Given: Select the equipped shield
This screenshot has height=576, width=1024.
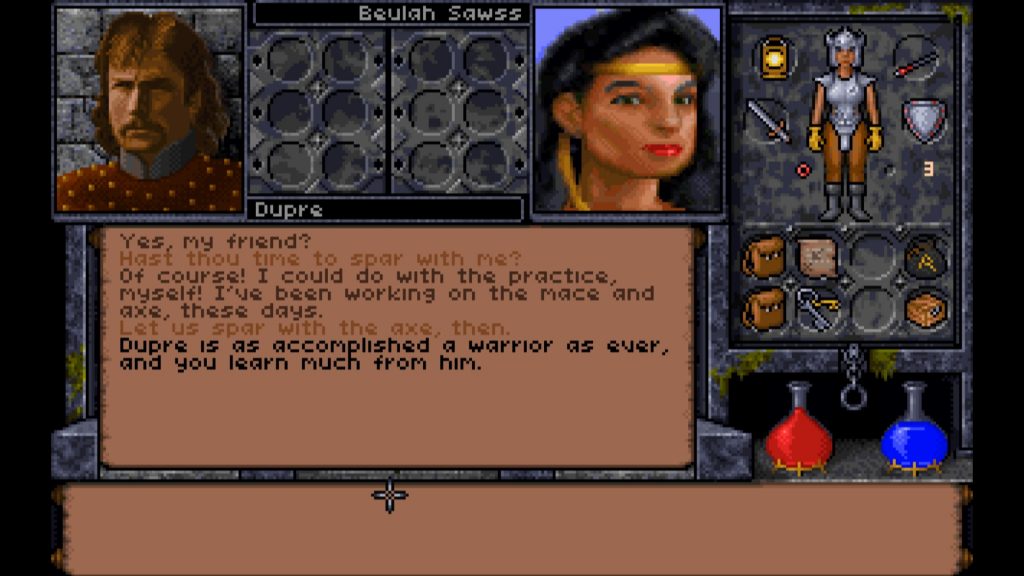Looking at the screenshot, I should point(923,120).
